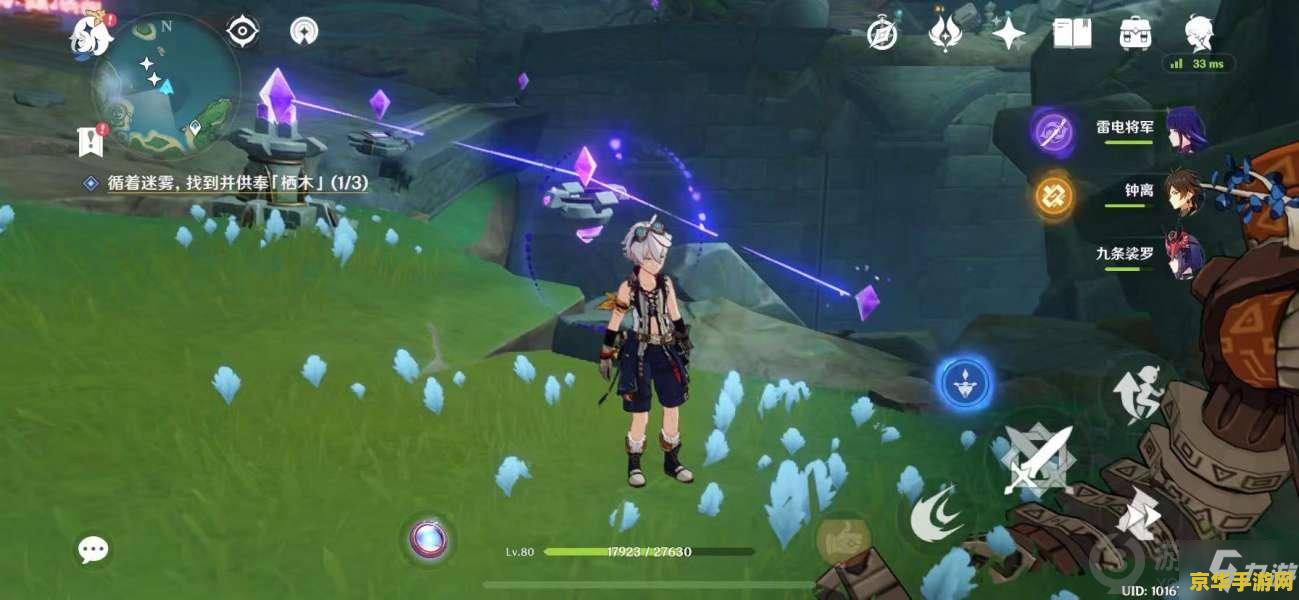Open the quest log icon
The height and width of the screenshot is (600, 1299).
pos(91,142)
